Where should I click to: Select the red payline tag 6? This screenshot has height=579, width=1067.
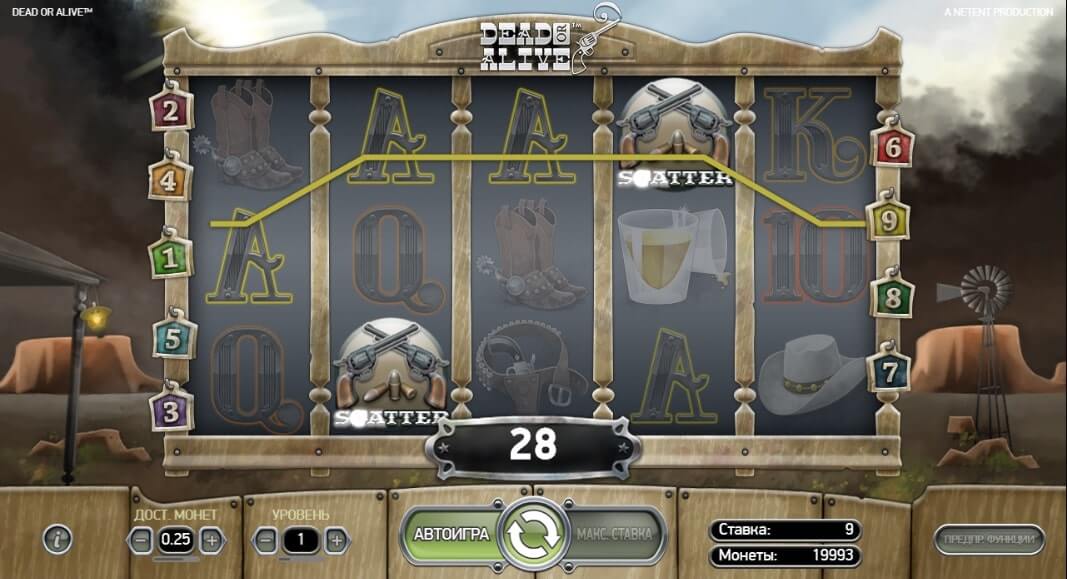pyautogui.click(x=892, y=148)
